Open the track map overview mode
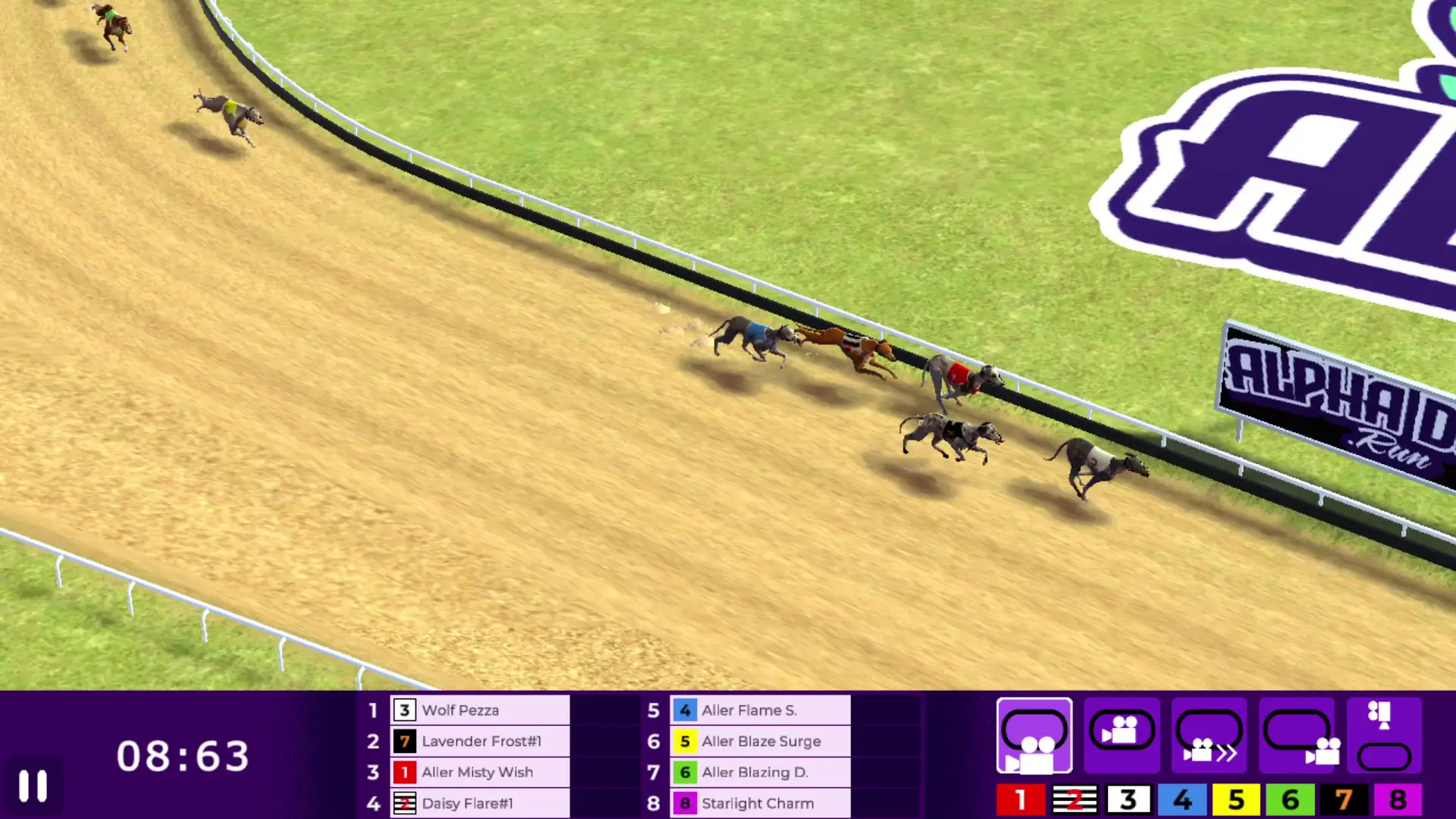The width and height of the screenshot is (1456, 819). click(x=1384, y=736)
